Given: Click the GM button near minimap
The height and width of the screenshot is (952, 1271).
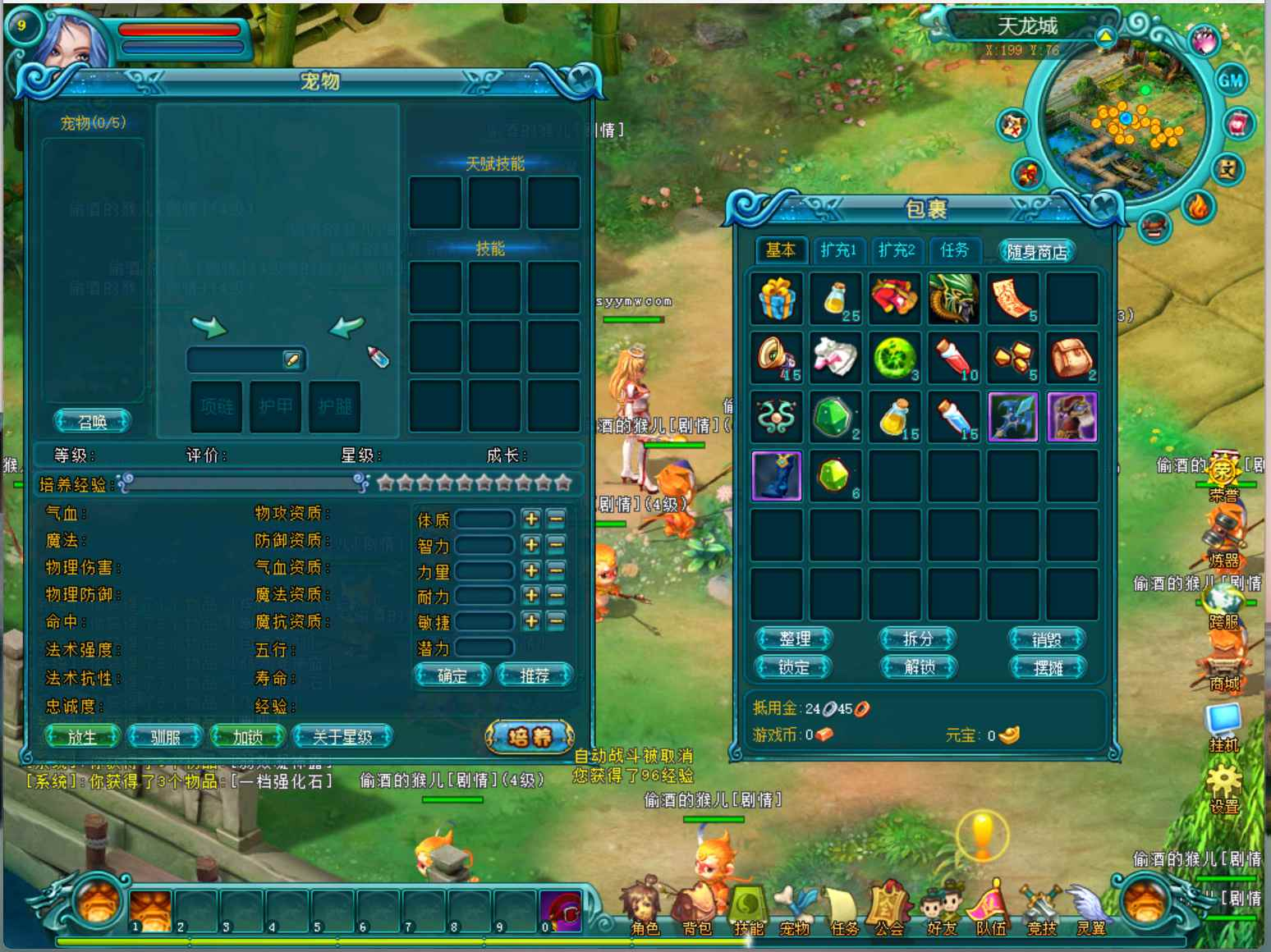Looking at the screenshot, I should [1230, 80].
